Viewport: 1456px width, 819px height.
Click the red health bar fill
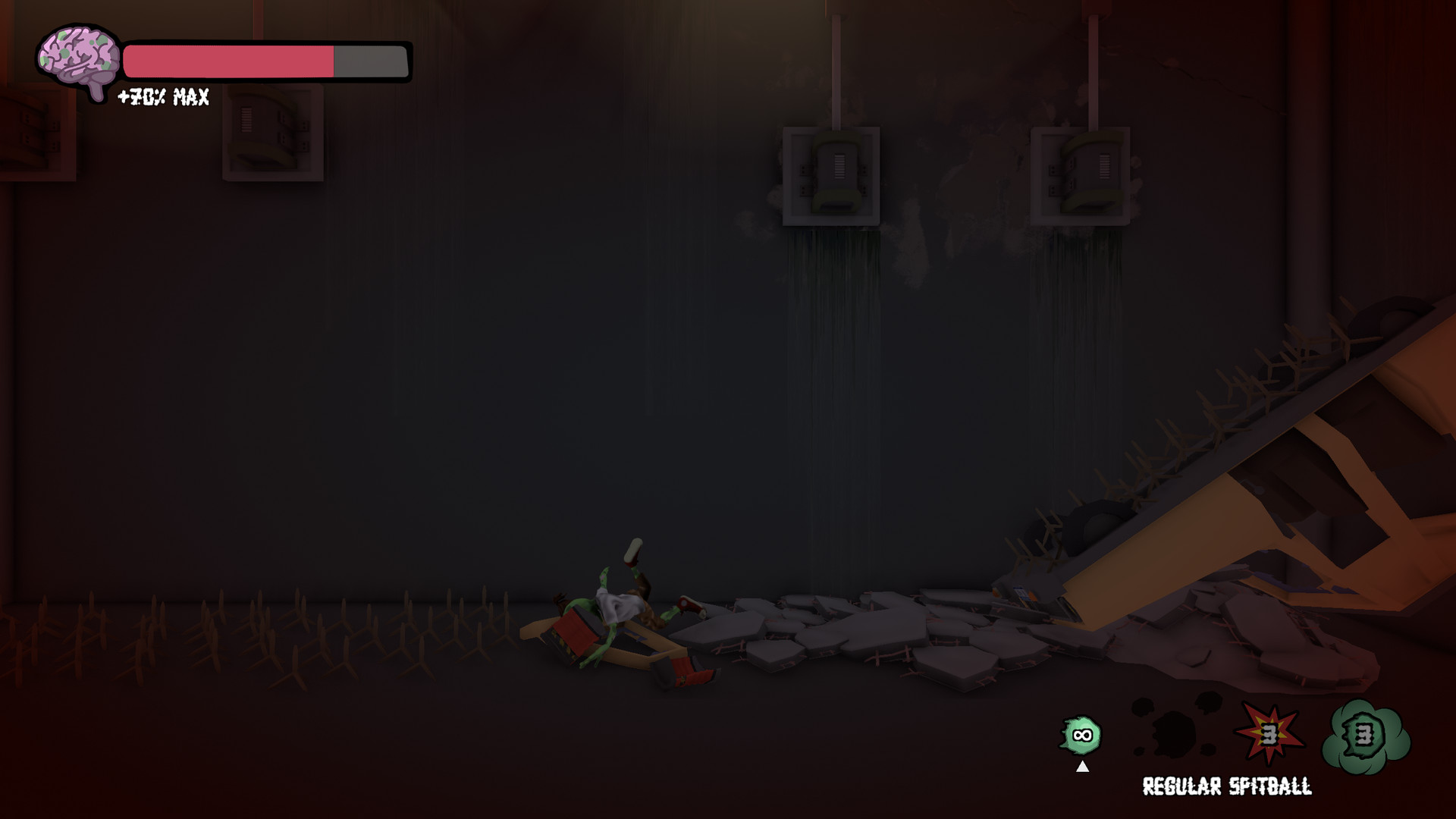point(227,59)
